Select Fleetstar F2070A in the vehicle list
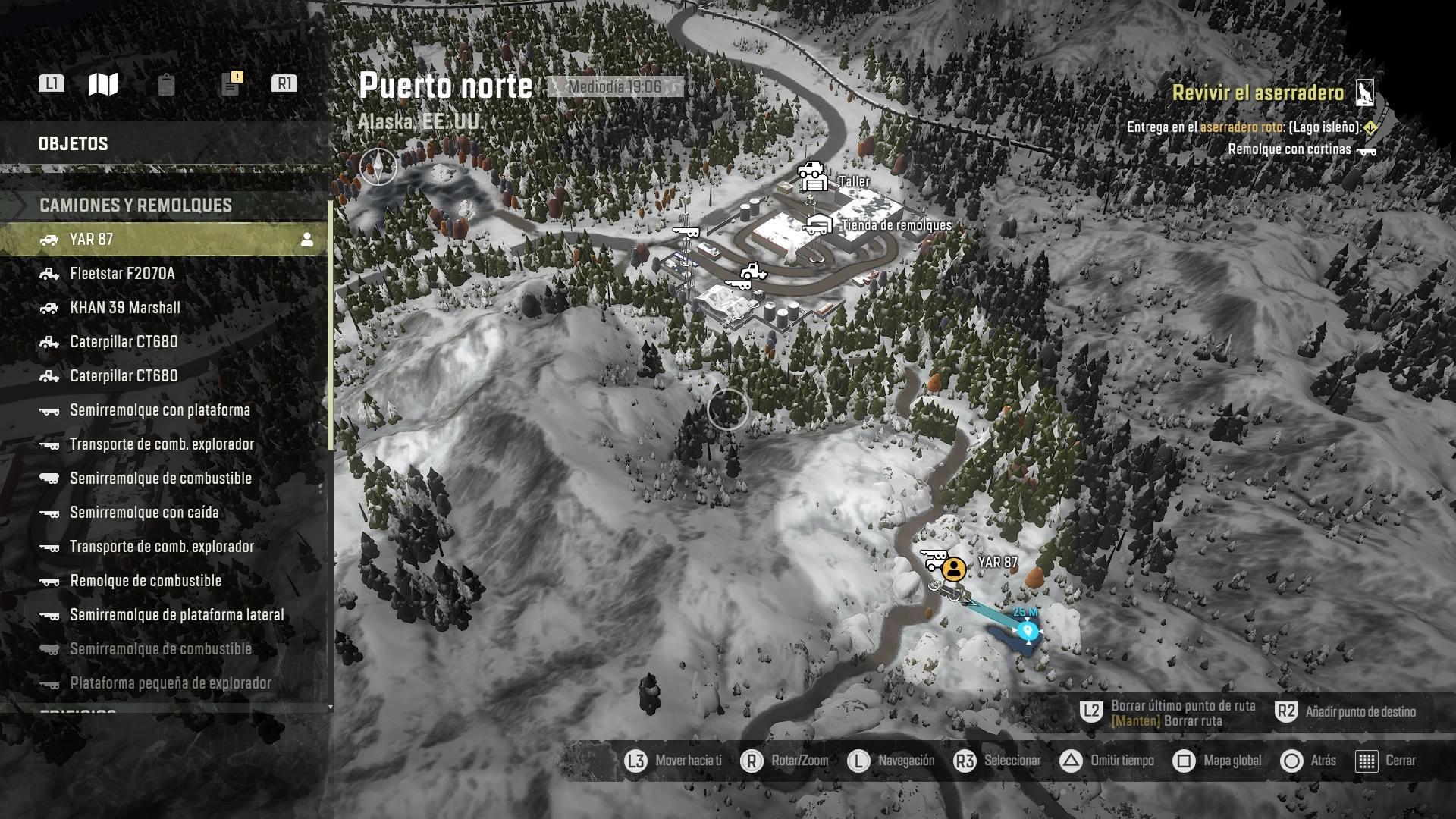This screenshot has width=1456, height=819. click(123, 274)
